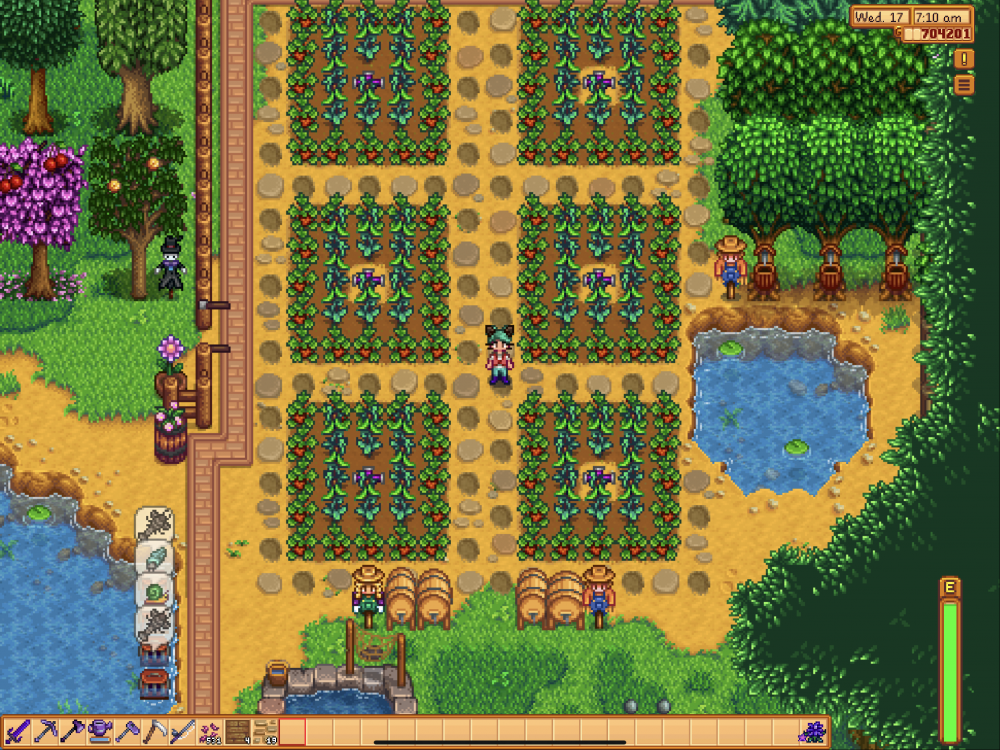This screenshot has height=750, width=1000.
Task: Pick the stone path stack of 19
Action: click(x=264, y=732)
